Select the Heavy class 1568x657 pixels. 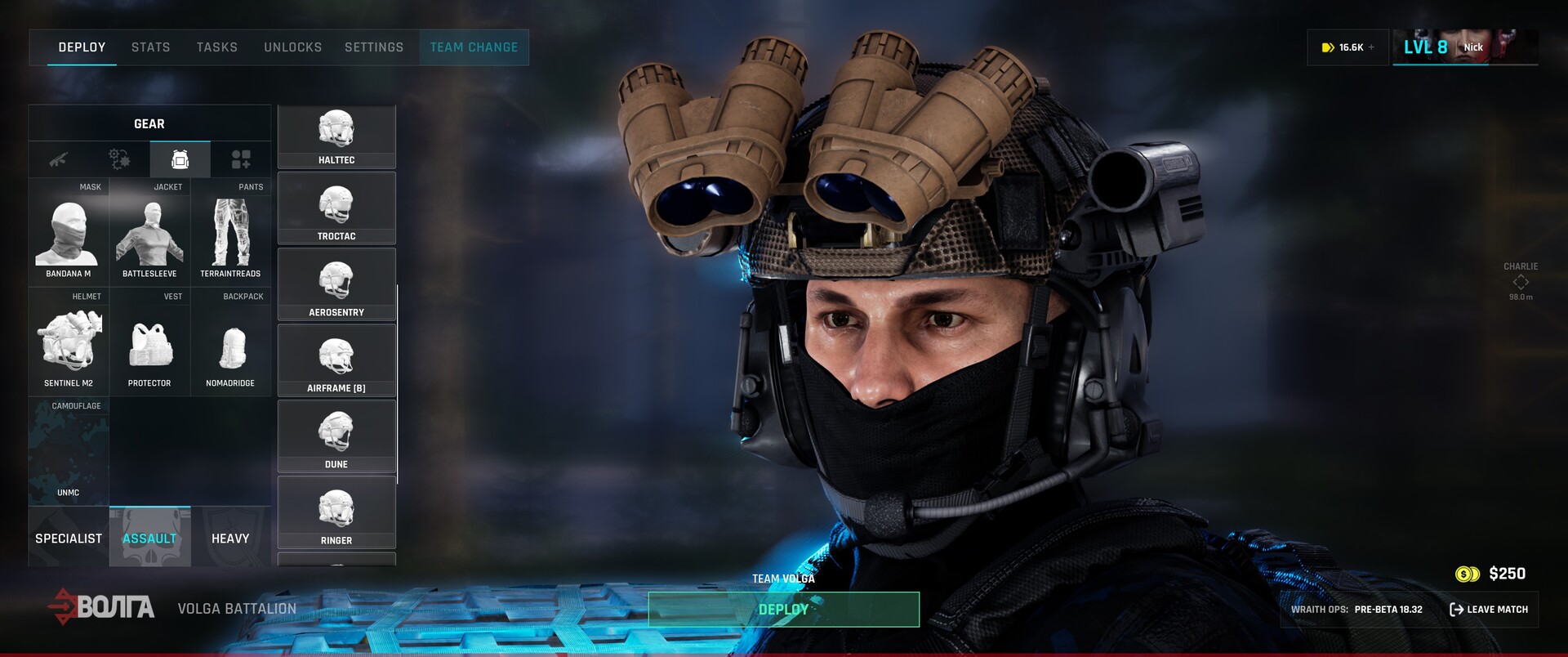231,538
